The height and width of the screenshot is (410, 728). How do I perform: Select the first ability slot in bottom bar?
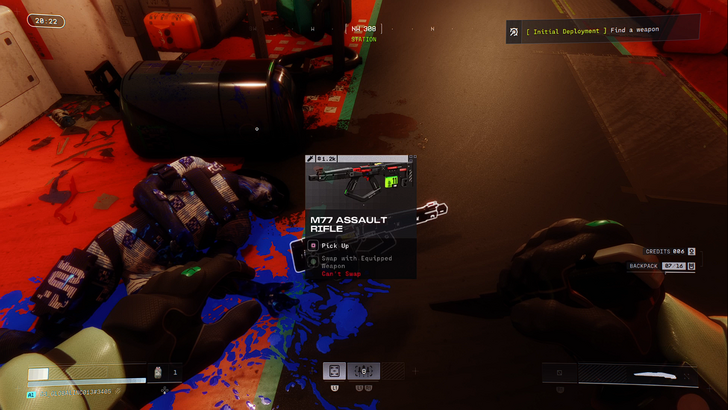[334, 370]
